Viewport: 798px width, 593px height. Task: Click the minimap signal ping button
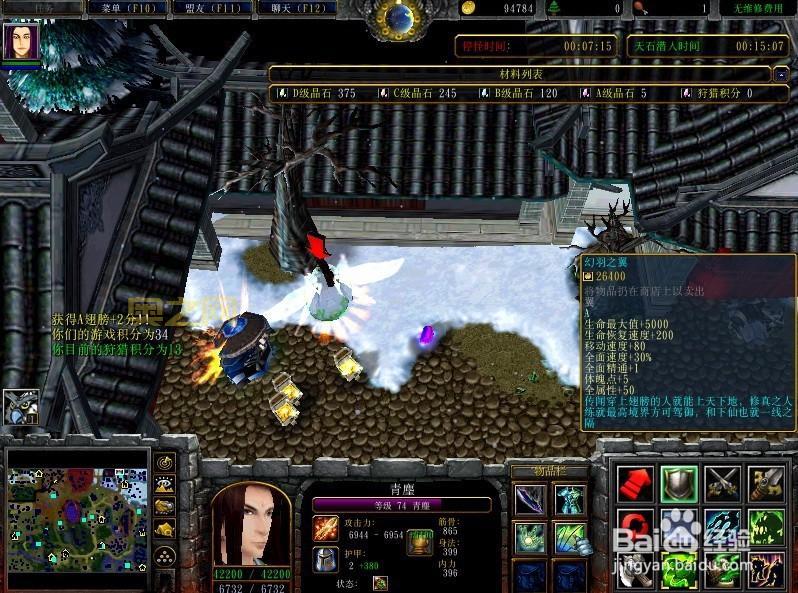(x=166, y=463)
